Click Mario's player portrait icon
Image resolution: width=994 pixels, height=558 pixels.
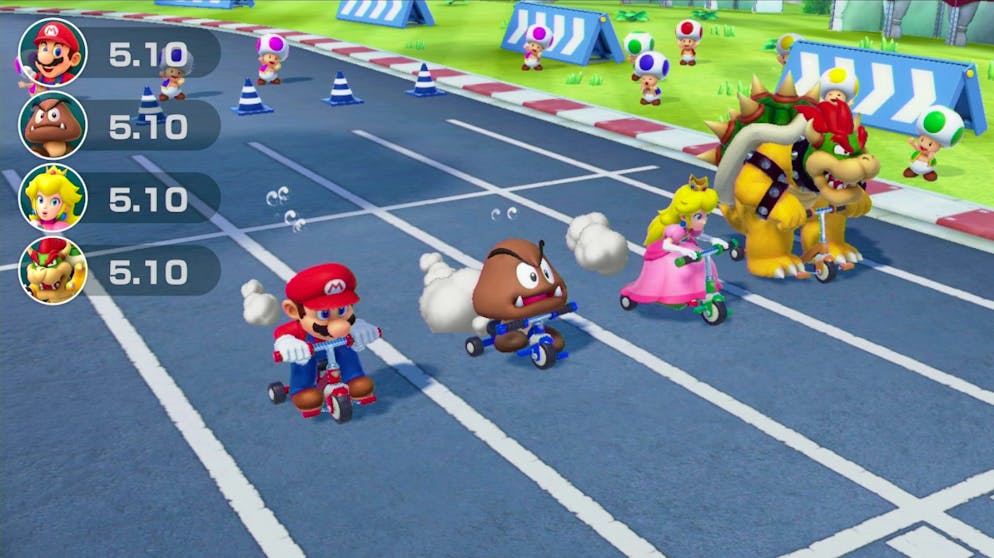[53, 52]
